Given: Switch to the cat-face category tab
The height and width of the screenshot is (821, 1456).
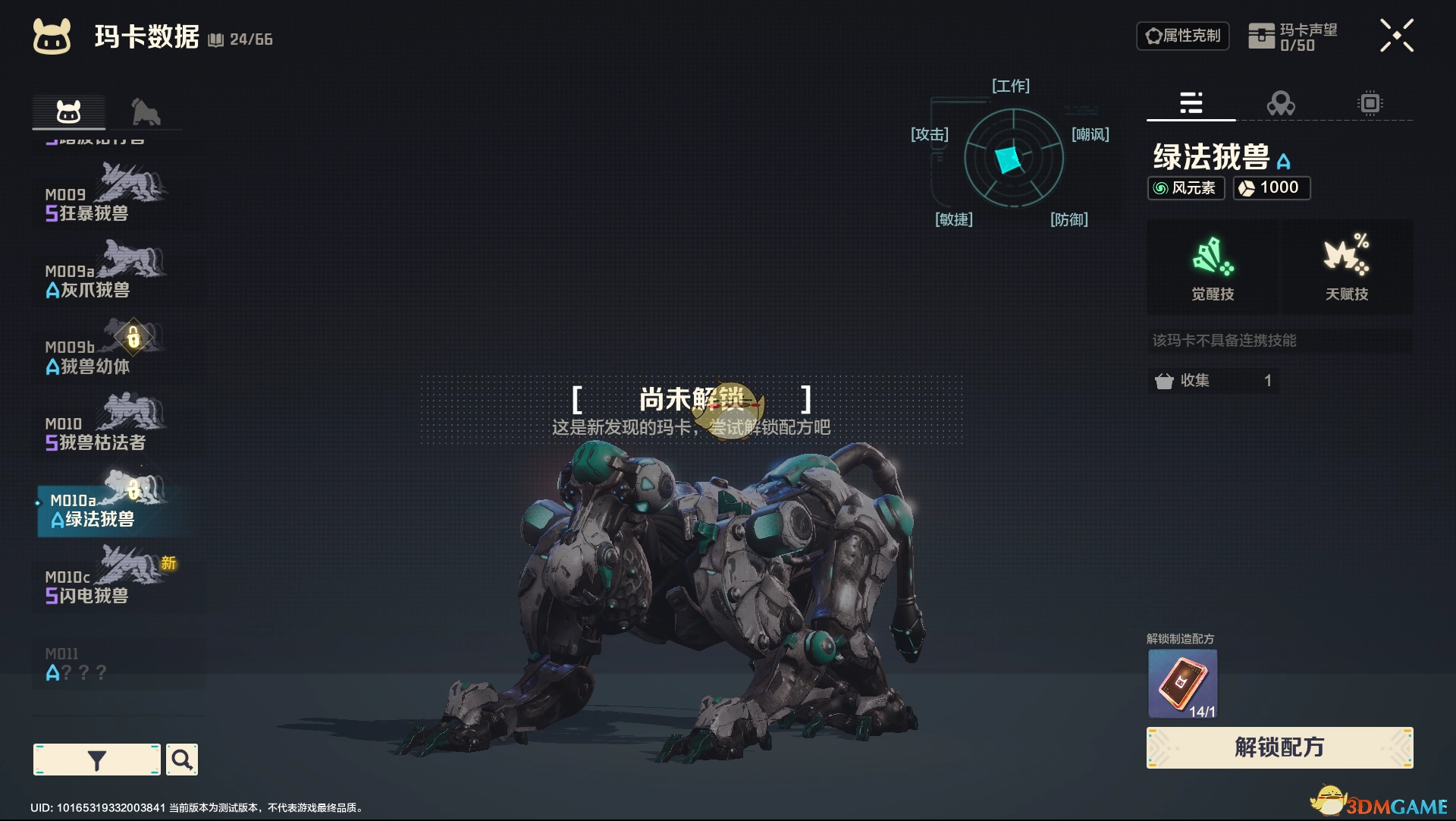Looking at the screenshot, I should (68, 112).
